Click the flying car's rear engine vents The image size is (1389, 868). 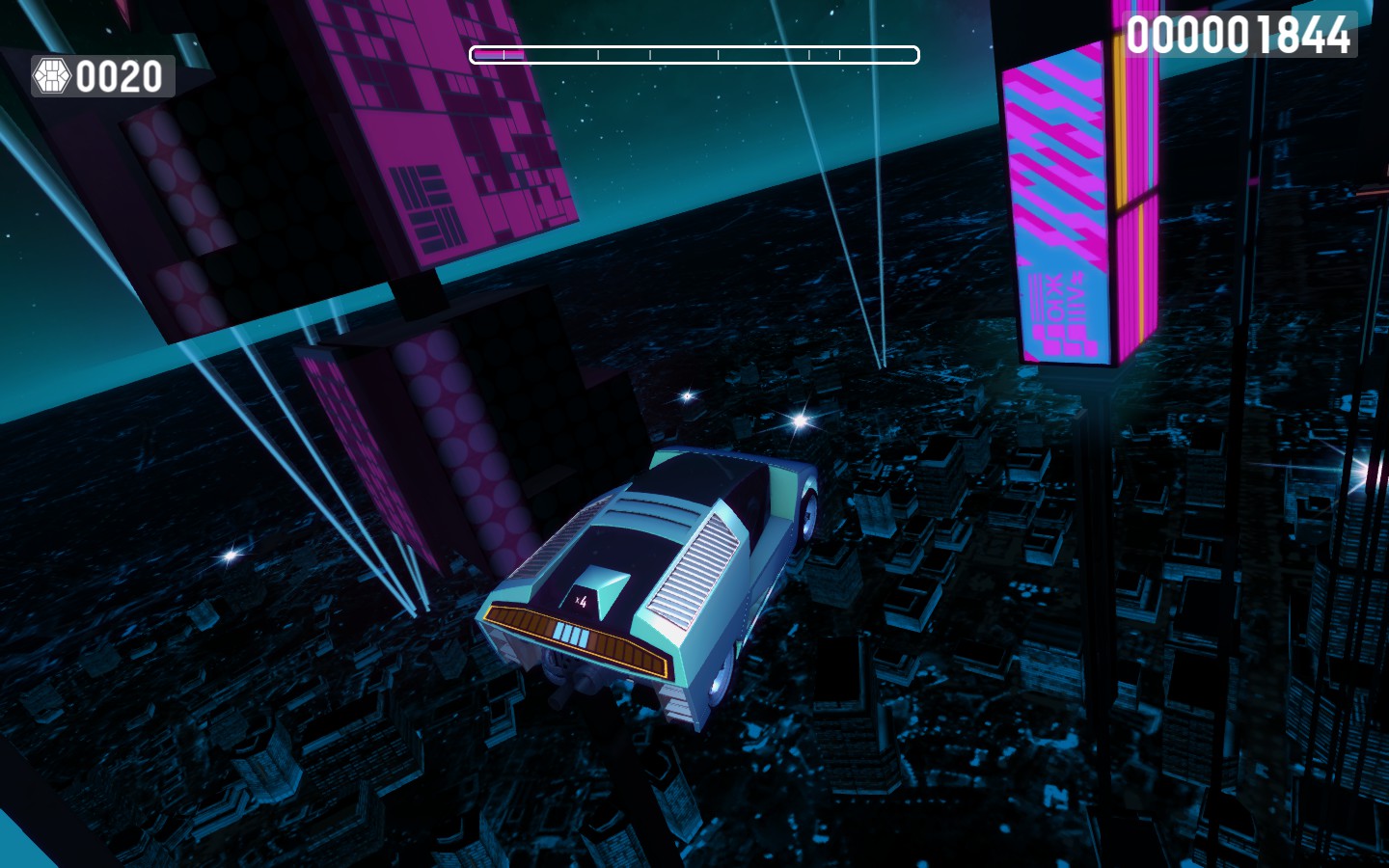tap(691, 569)
